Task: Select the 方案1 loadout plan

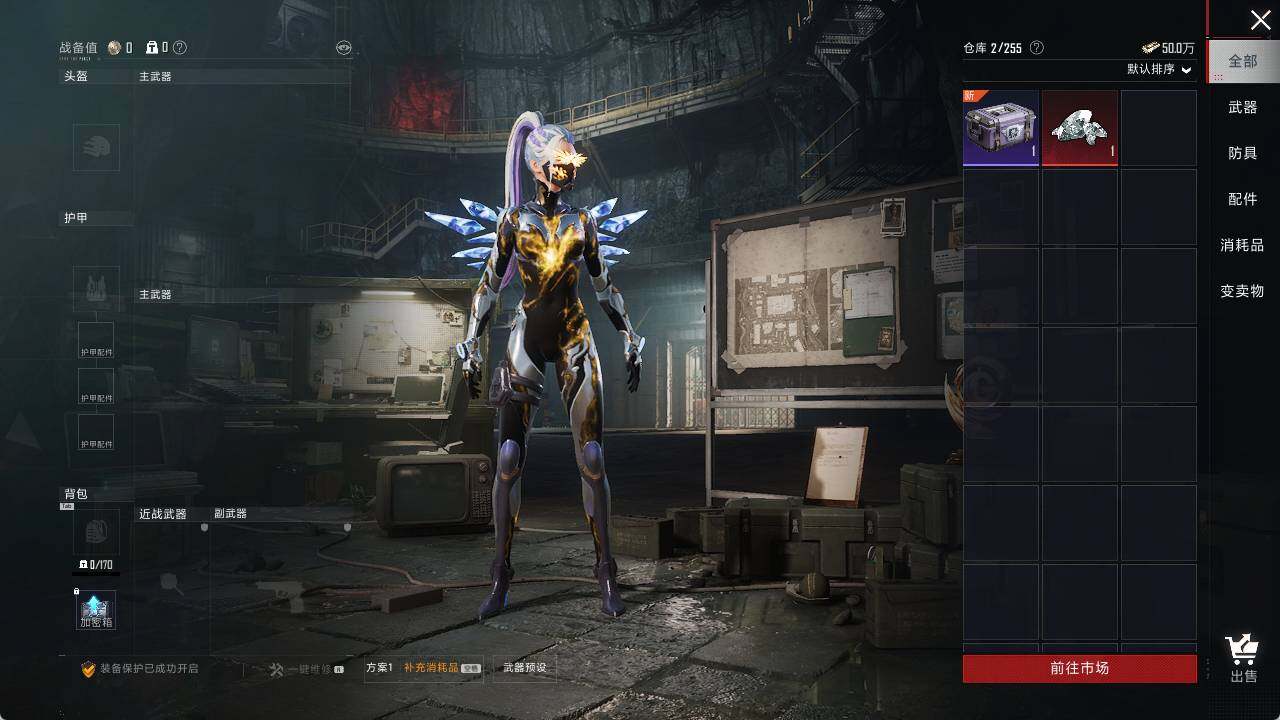Action: 380,668
